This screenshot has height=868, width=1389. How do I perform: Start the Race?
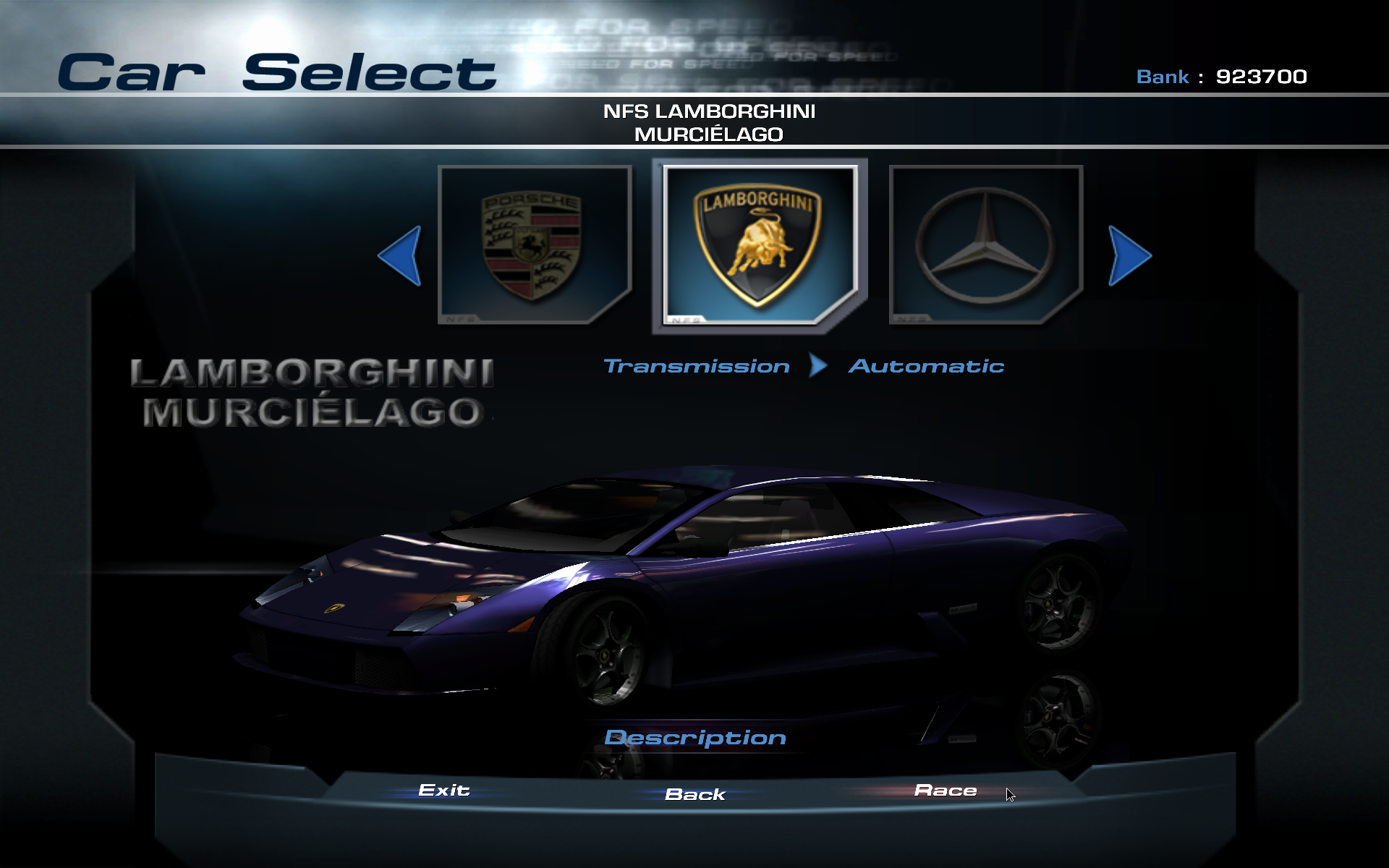(946, 791)
